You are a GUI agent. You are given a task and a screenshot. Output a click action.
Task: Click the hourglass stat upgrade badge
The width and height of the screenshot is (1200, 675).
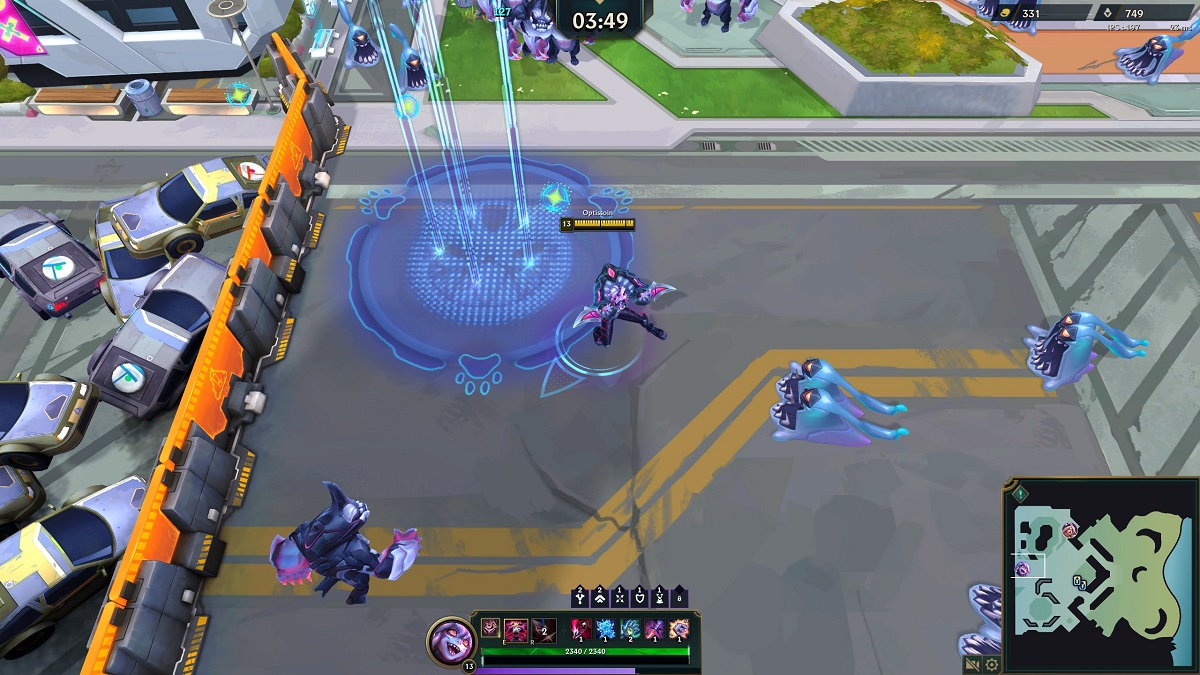(x=659, y=597)
